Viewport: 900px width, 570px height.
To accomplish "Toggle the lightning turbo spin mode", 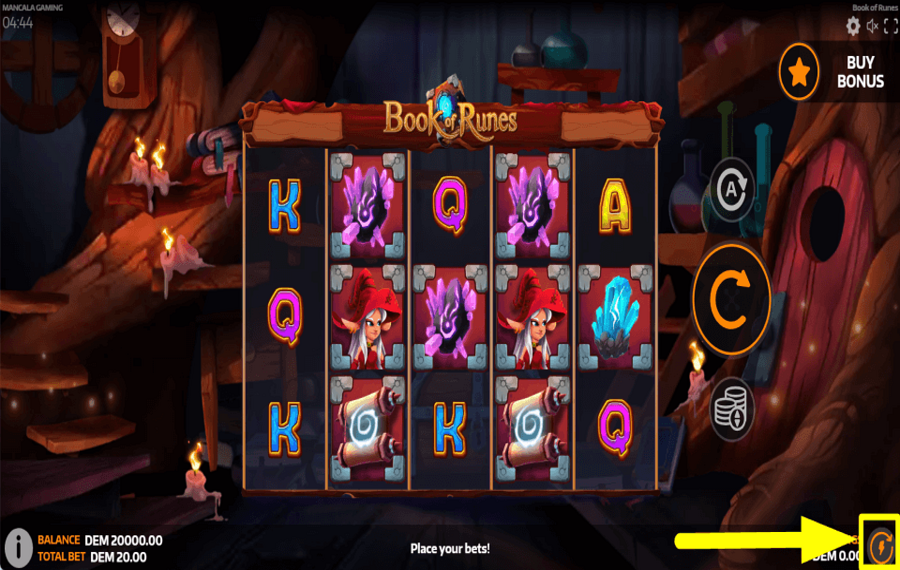I will 880,545.
